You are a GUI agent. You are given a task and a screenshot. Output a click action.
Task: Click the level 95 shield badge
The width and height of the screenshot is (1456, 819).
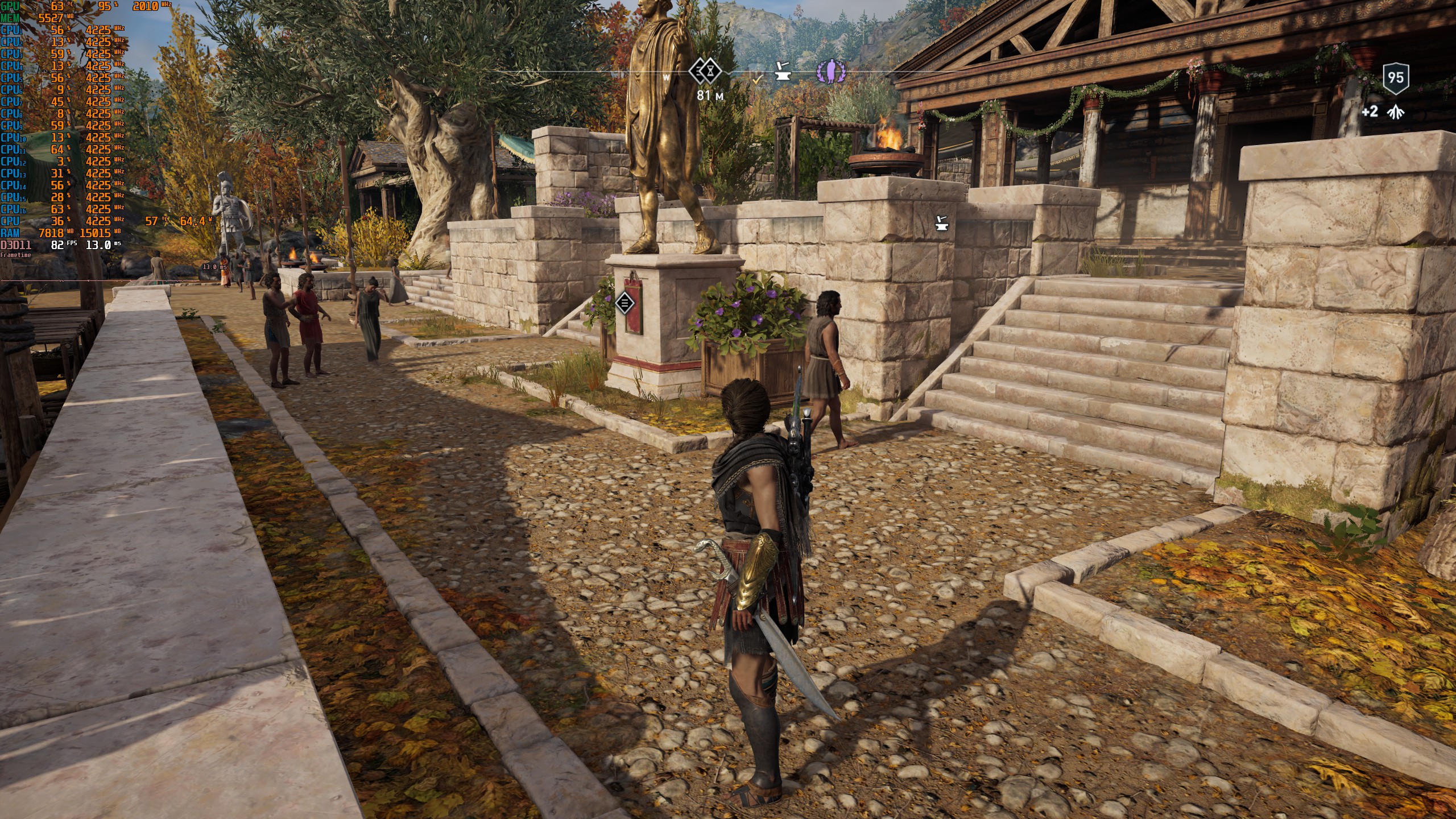pos(1396,78)
